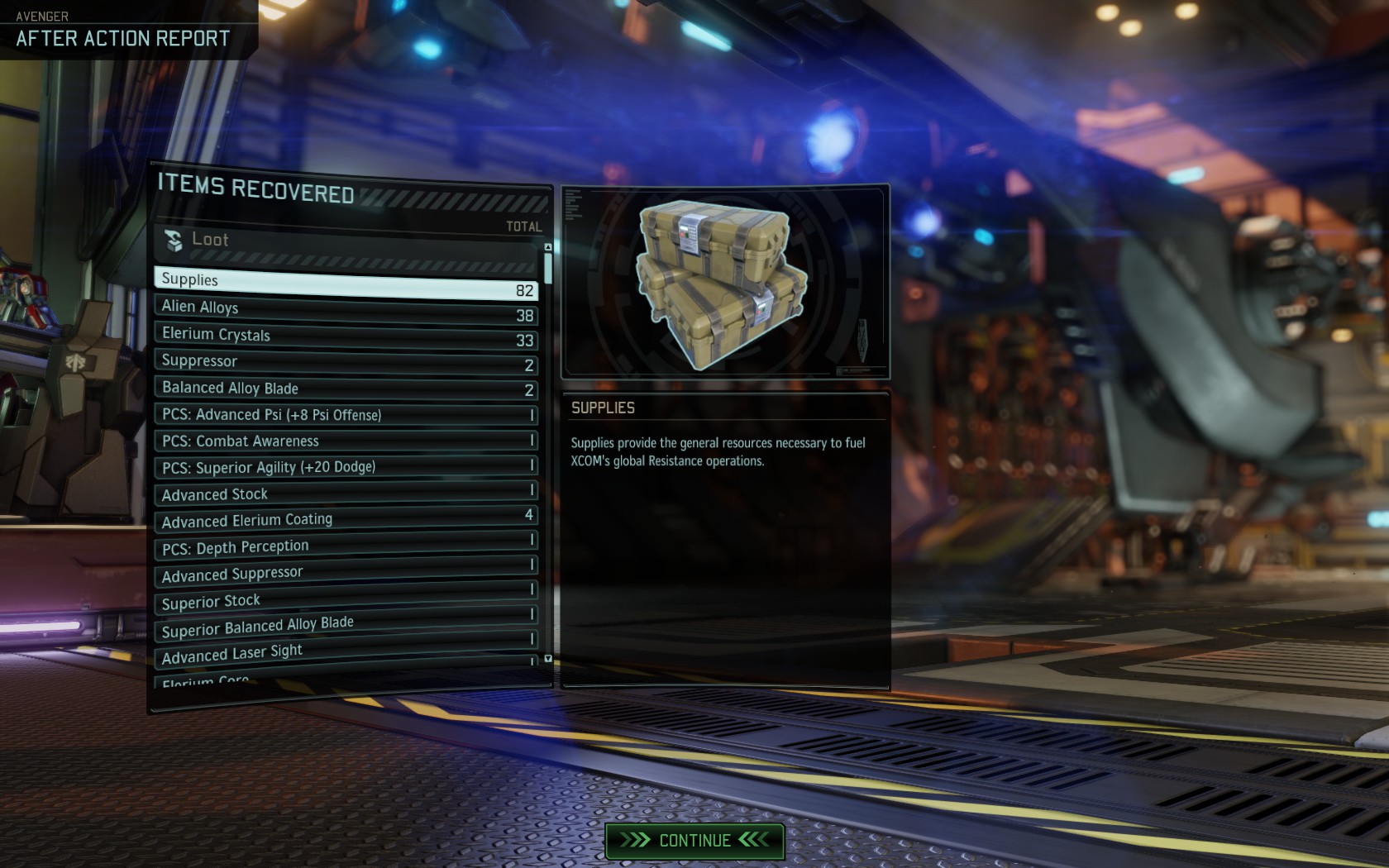
Task: Pick the PCS: Superior Agility entry
Action: tap(346, 467)
